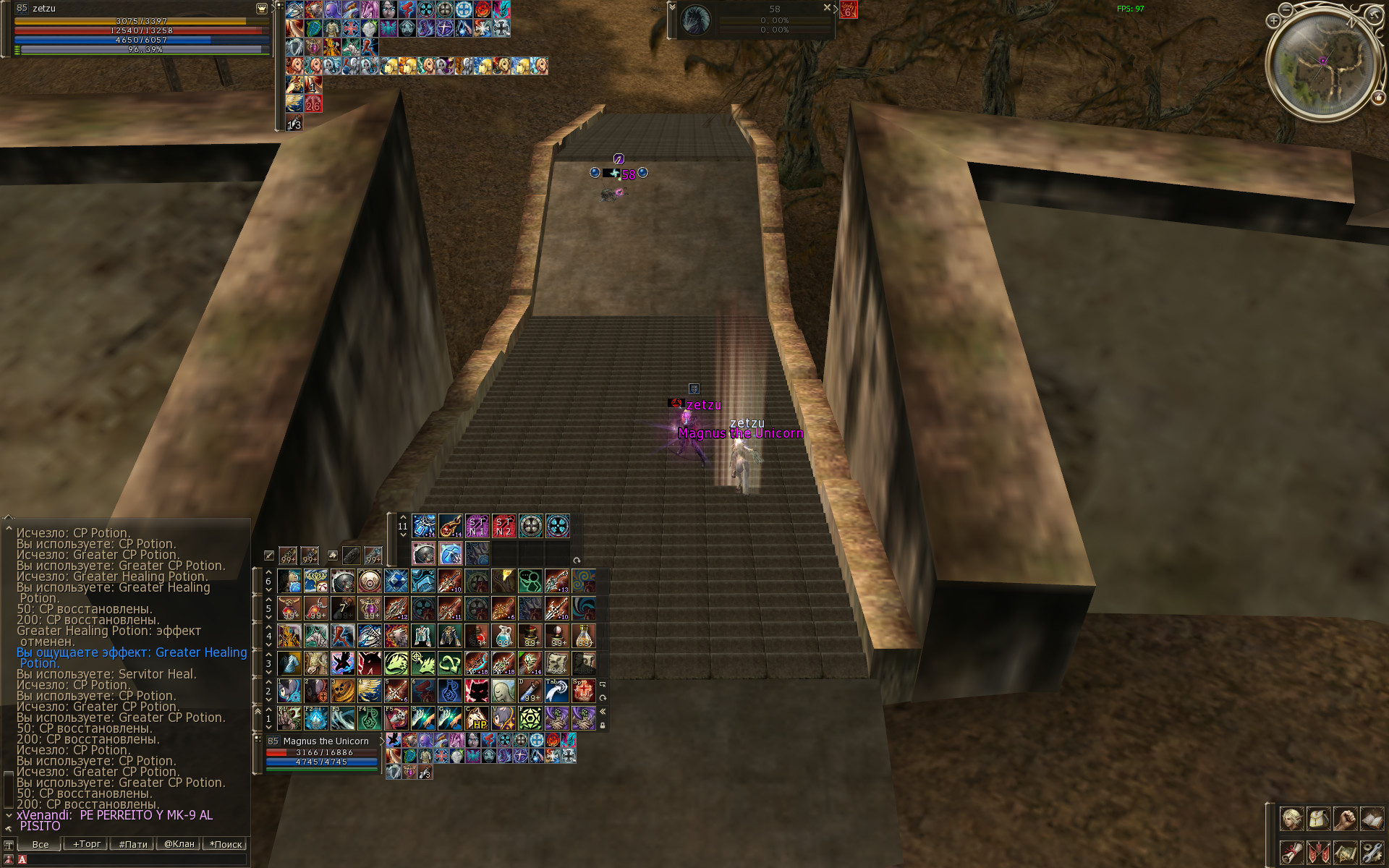The image size is (1389, 868).
Task: Activate the red ST N2 macro
Action: pyautogui.click(x=504, y=526)
